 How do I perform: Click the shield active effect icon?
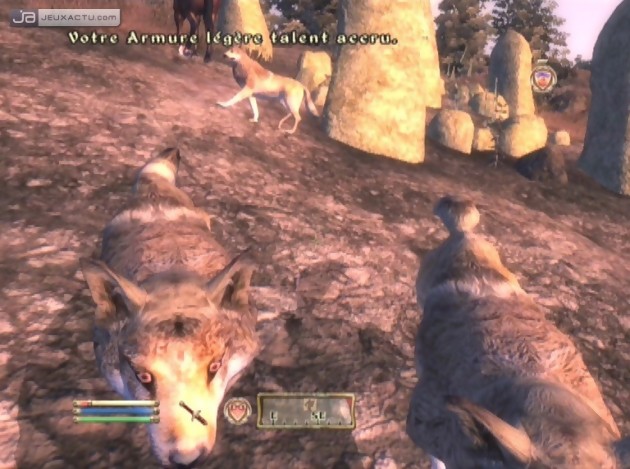coord(543,78)
